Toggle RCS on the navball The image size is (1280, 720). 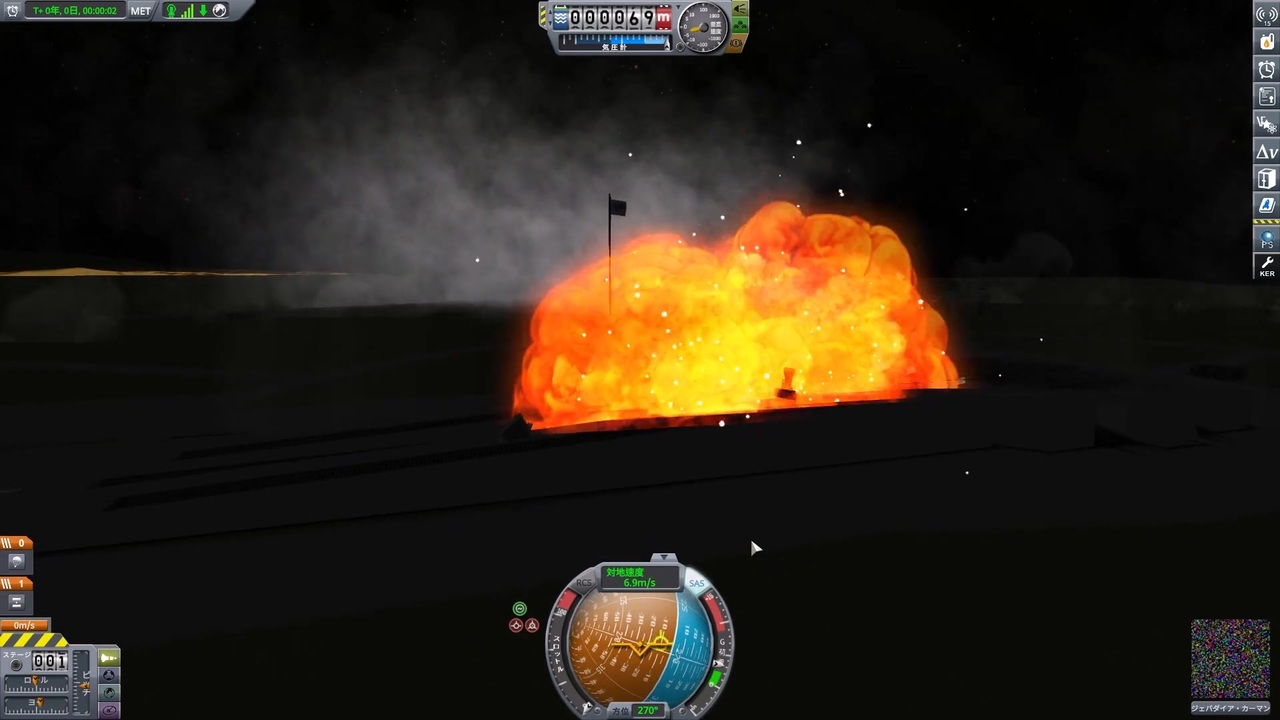pyautogui.click(x=584, y=583)
